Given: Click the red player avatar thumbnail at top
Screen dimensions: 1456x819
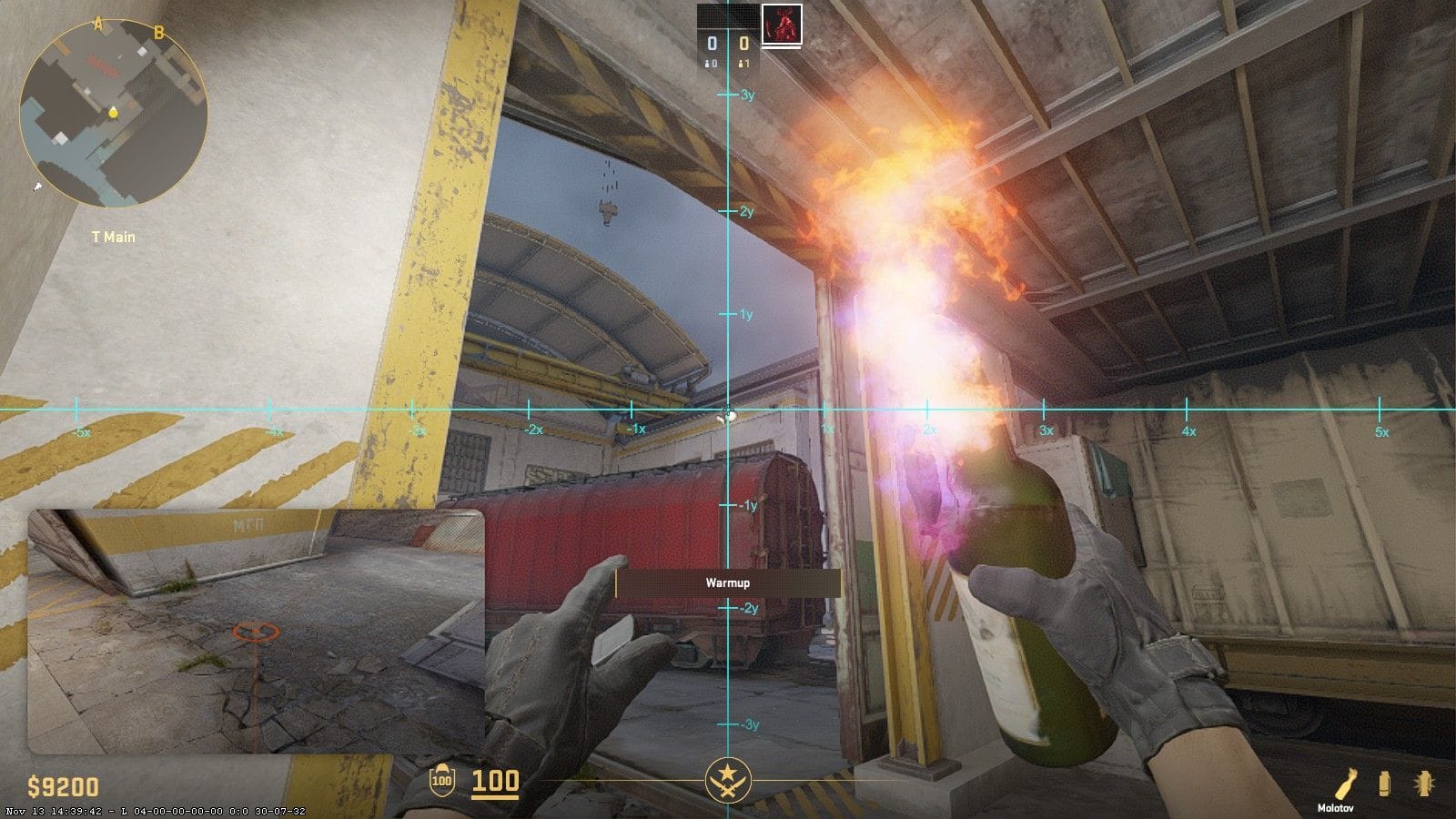Looking at the screenshot, I should [780, 25].
